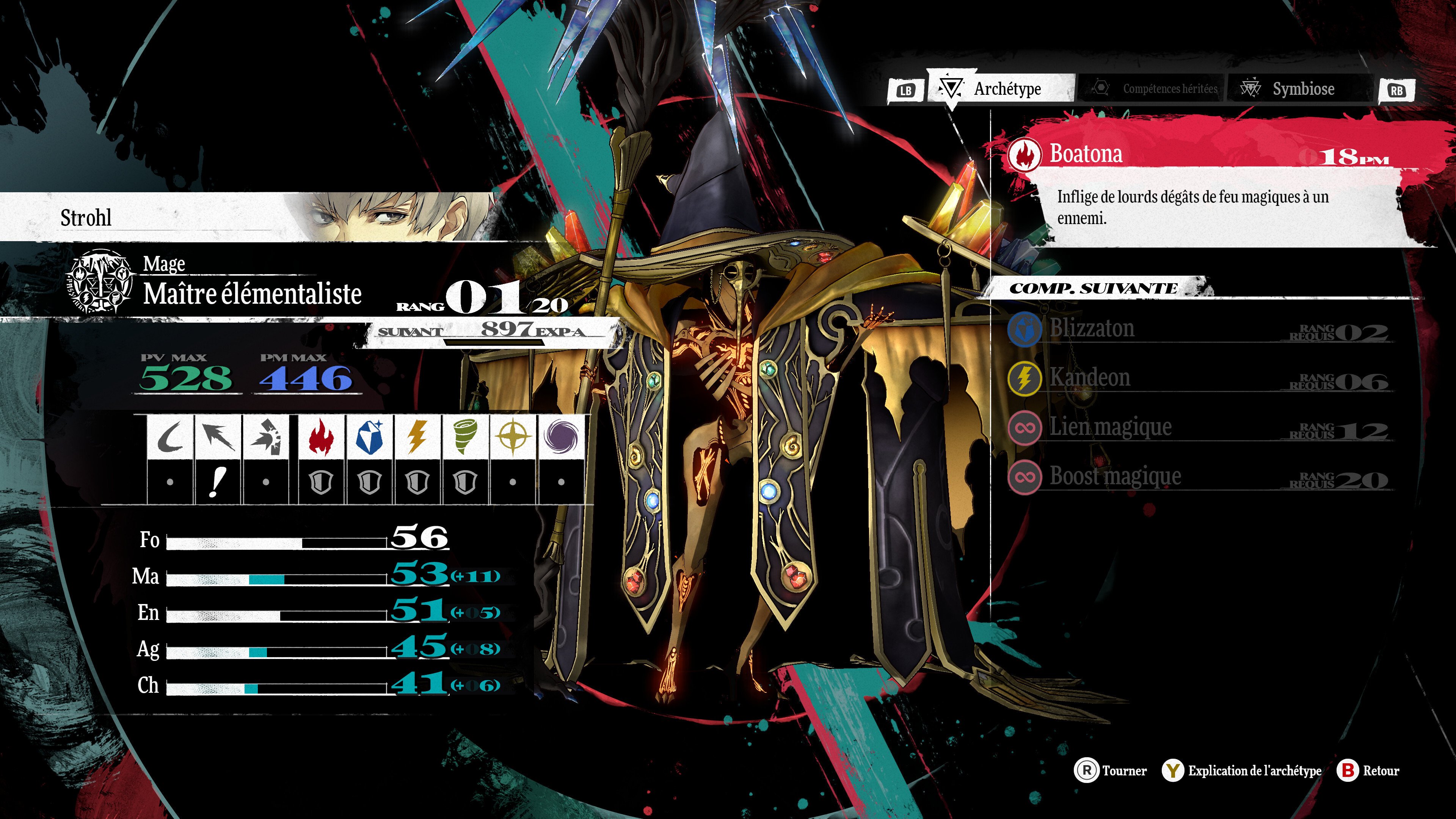Click the slash affinity icon
The height and width of the screenshot is (819, 1456).
[x=169, y=437]
